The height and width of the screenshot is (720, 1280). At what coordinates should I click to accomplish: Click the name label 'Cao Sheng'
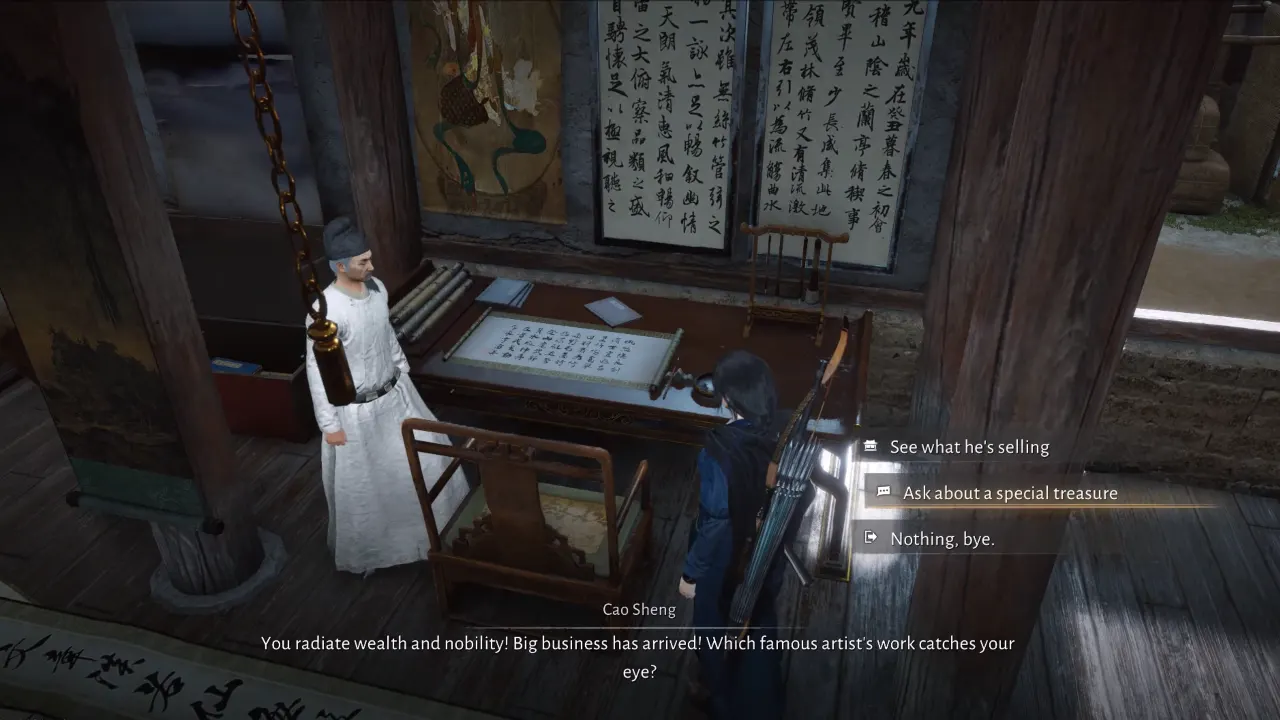pyautogui.click(x=639, y=609)
